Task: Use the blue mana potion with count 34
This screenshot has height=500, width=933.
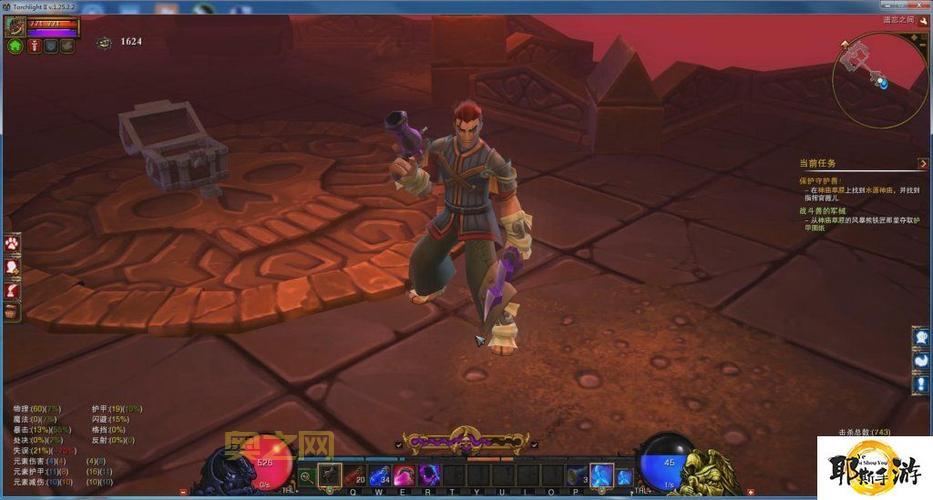Action: click(x=380, y=475)
